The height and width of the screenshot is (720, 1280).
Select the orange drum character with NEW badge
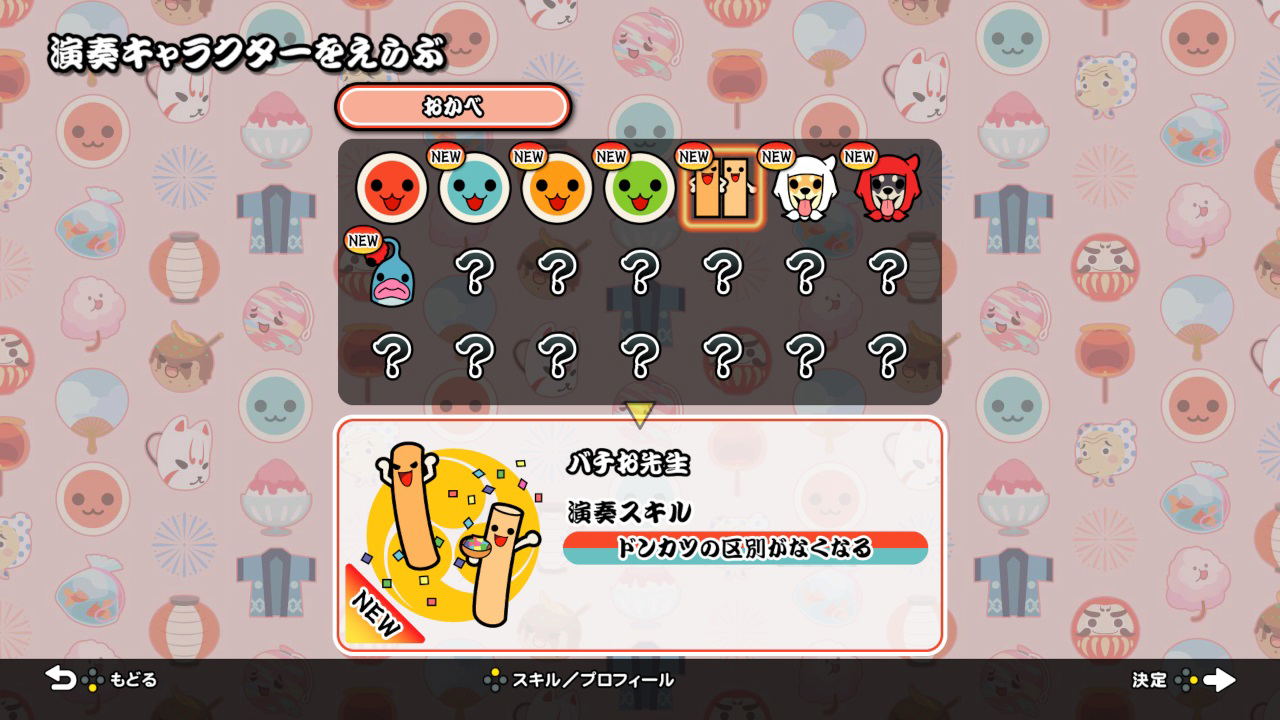click(558, 190)
